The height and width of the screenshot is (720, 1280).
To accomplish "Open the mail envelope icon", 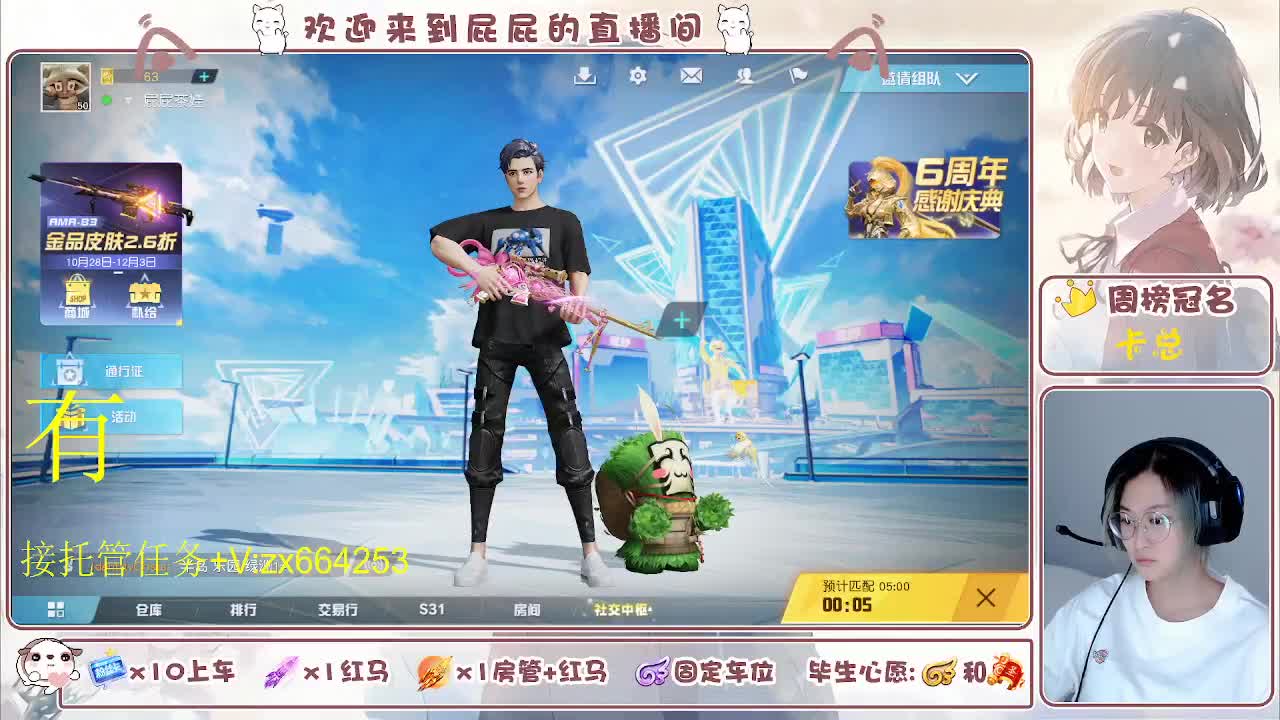I will coord(690,76).
